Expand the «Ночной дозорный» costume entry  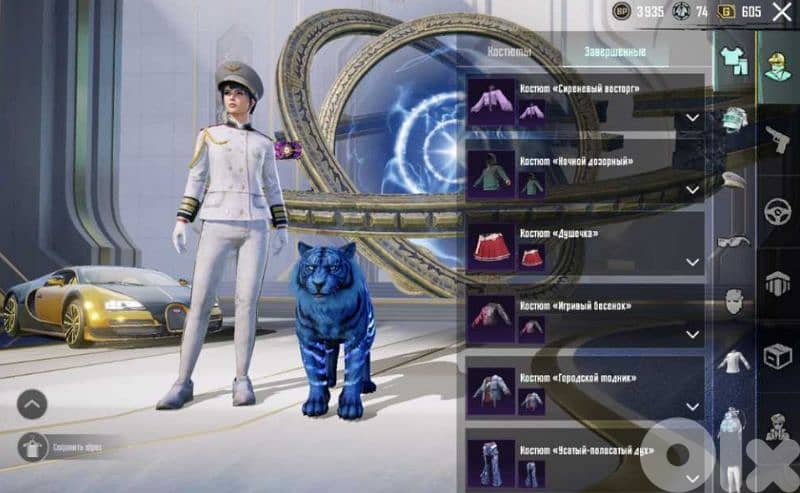pyautogui.click(x=692, y=190)
